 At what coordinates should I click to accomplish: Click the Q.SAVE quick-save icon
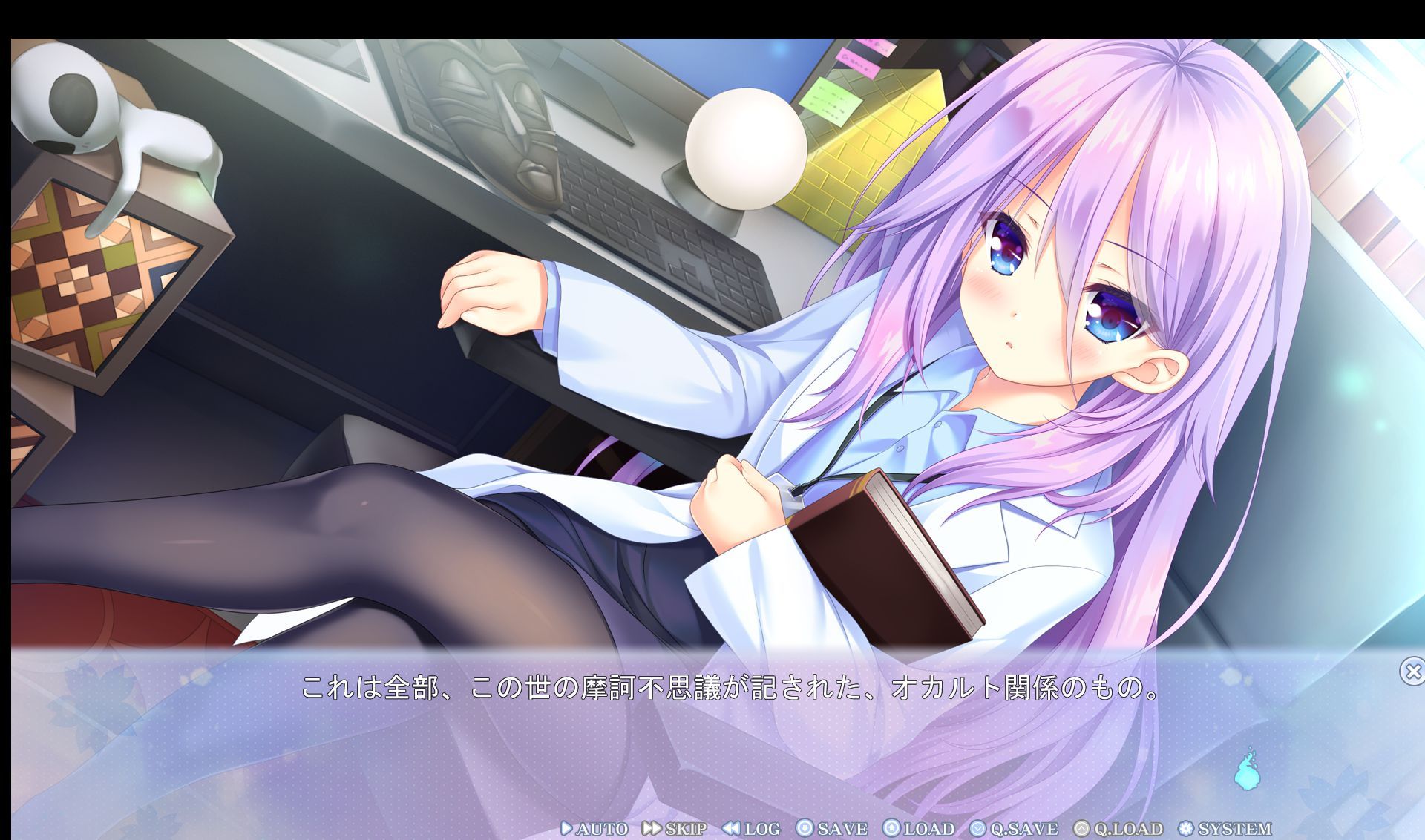tap(977, 828)
